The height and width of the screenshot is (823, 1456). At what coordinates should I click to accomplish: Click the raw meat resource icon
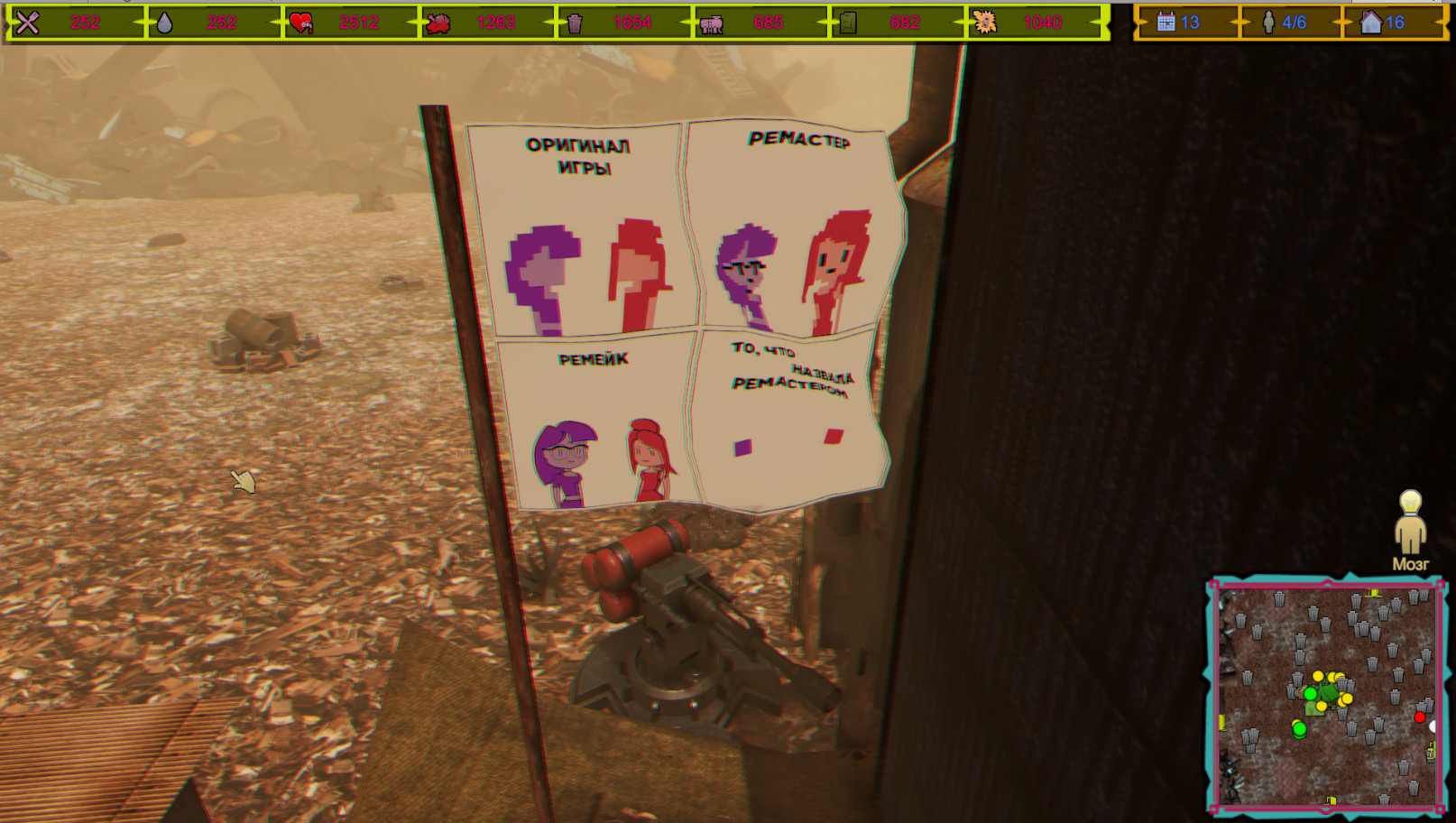[x=439, y=22]
